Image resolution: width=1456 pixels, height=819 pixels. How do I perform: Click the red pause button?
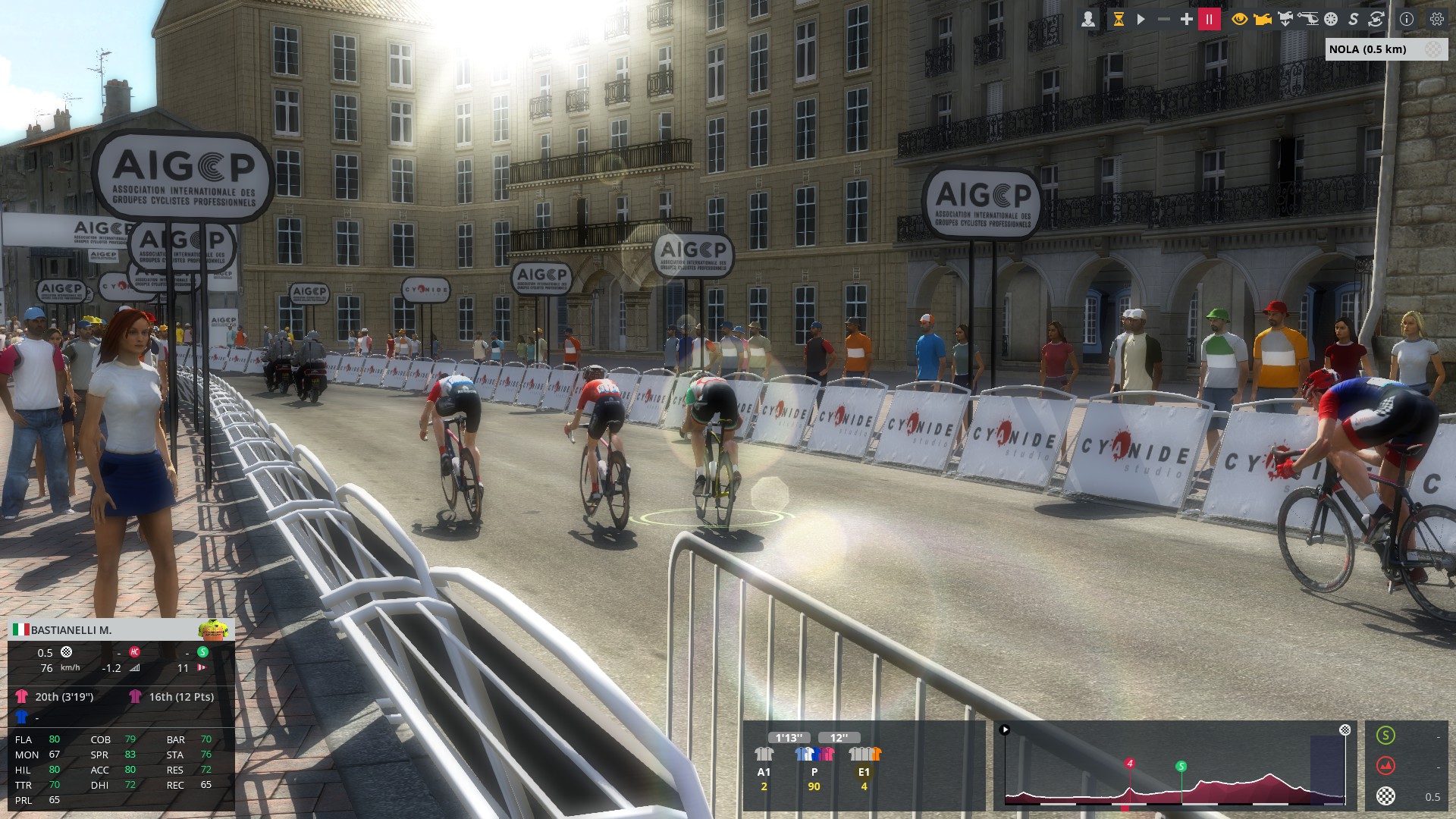pyautogui.click(x=1210, y=20)
